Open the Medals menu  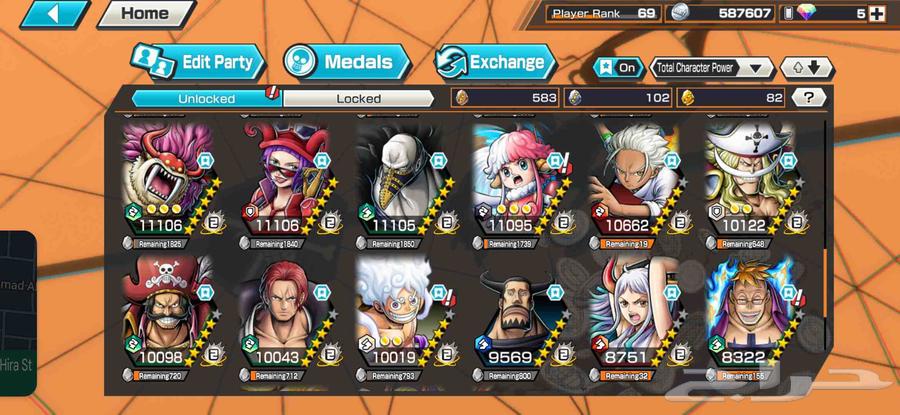347,62
